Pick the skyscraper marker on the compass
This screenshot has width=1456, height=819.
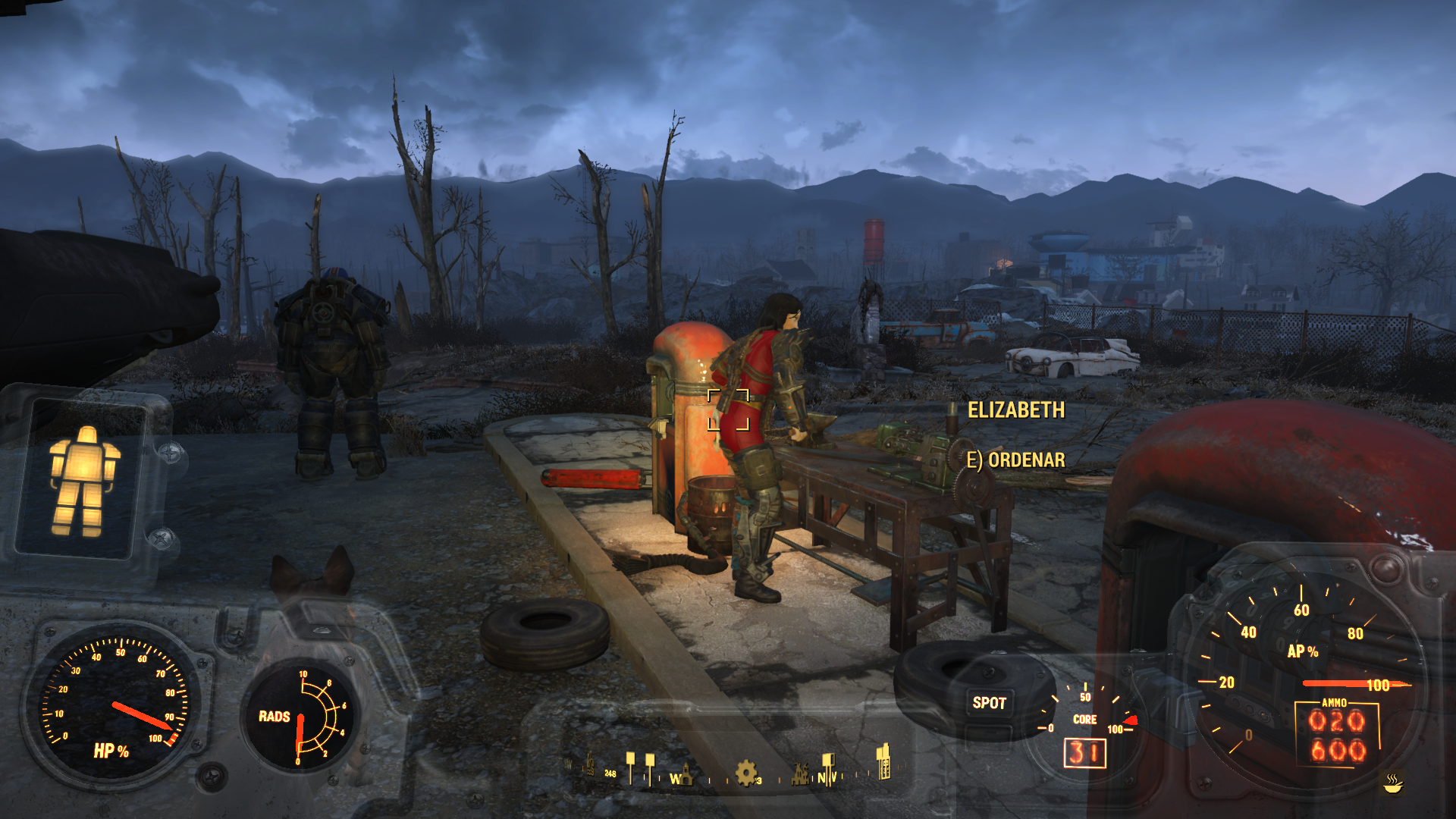click(883, 762)
